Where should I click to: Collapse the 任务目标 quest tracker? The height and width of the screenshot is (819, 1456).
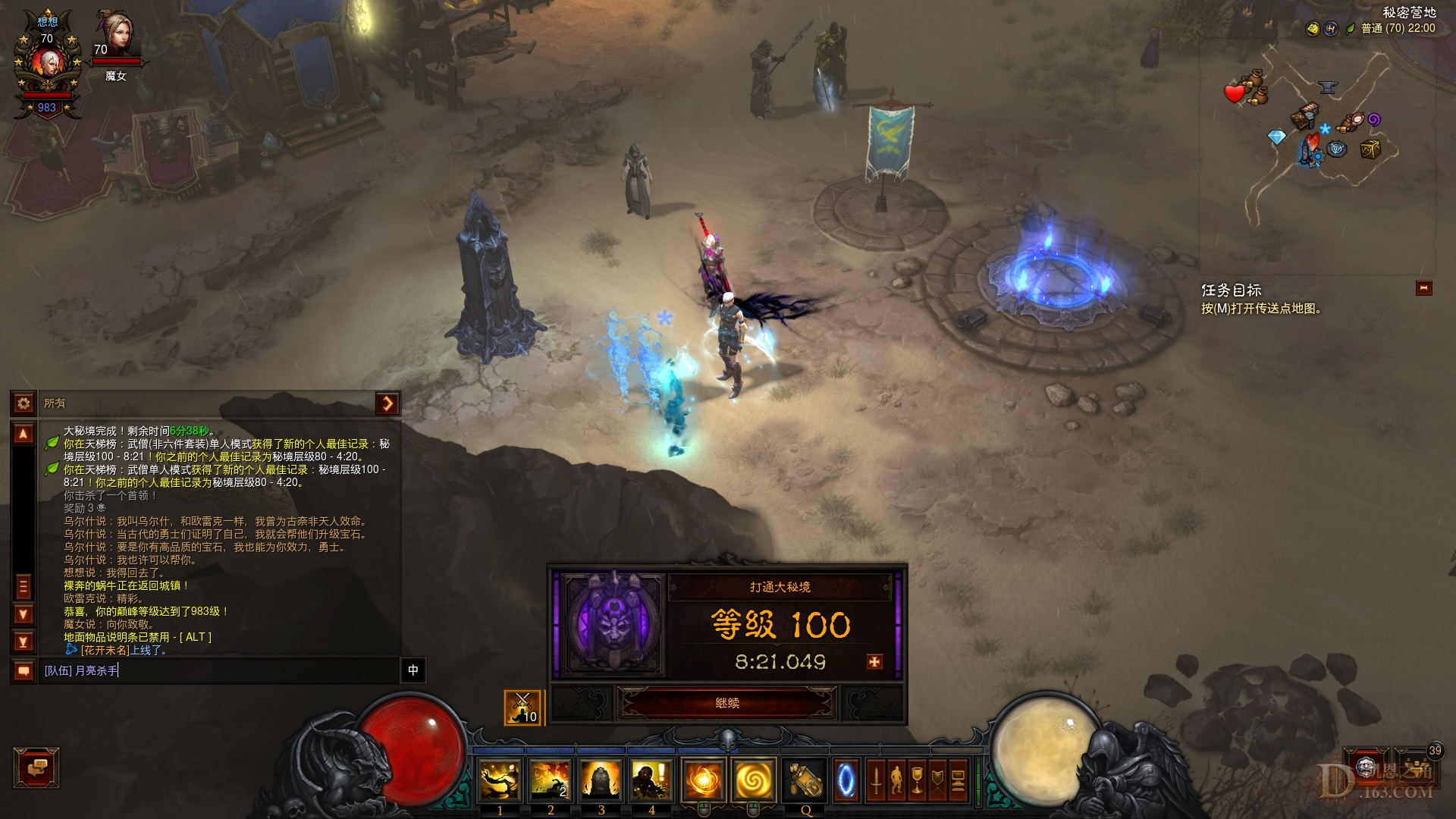[x=1423, y=288]
